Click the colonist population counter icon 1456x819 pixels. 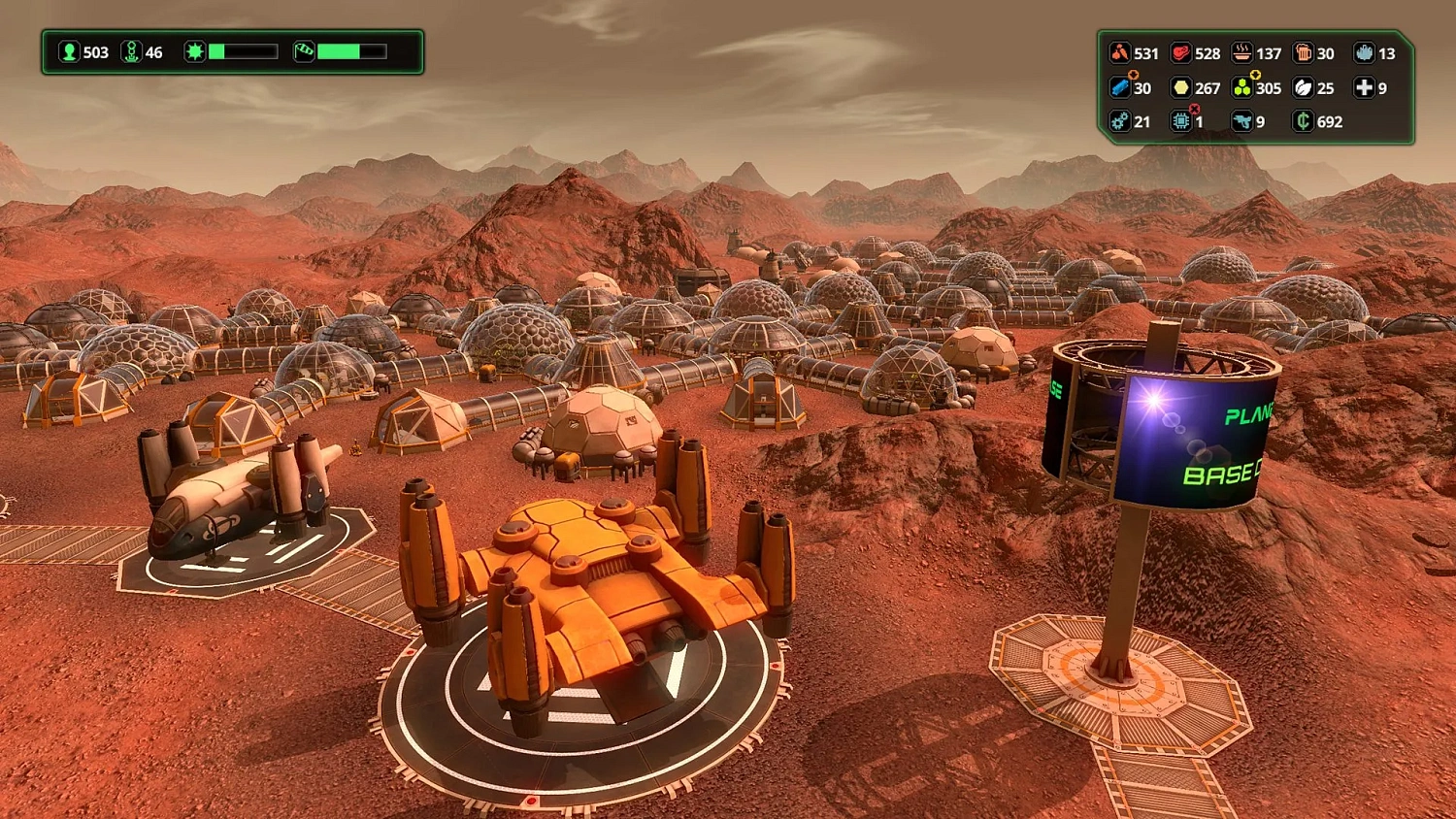67,52
